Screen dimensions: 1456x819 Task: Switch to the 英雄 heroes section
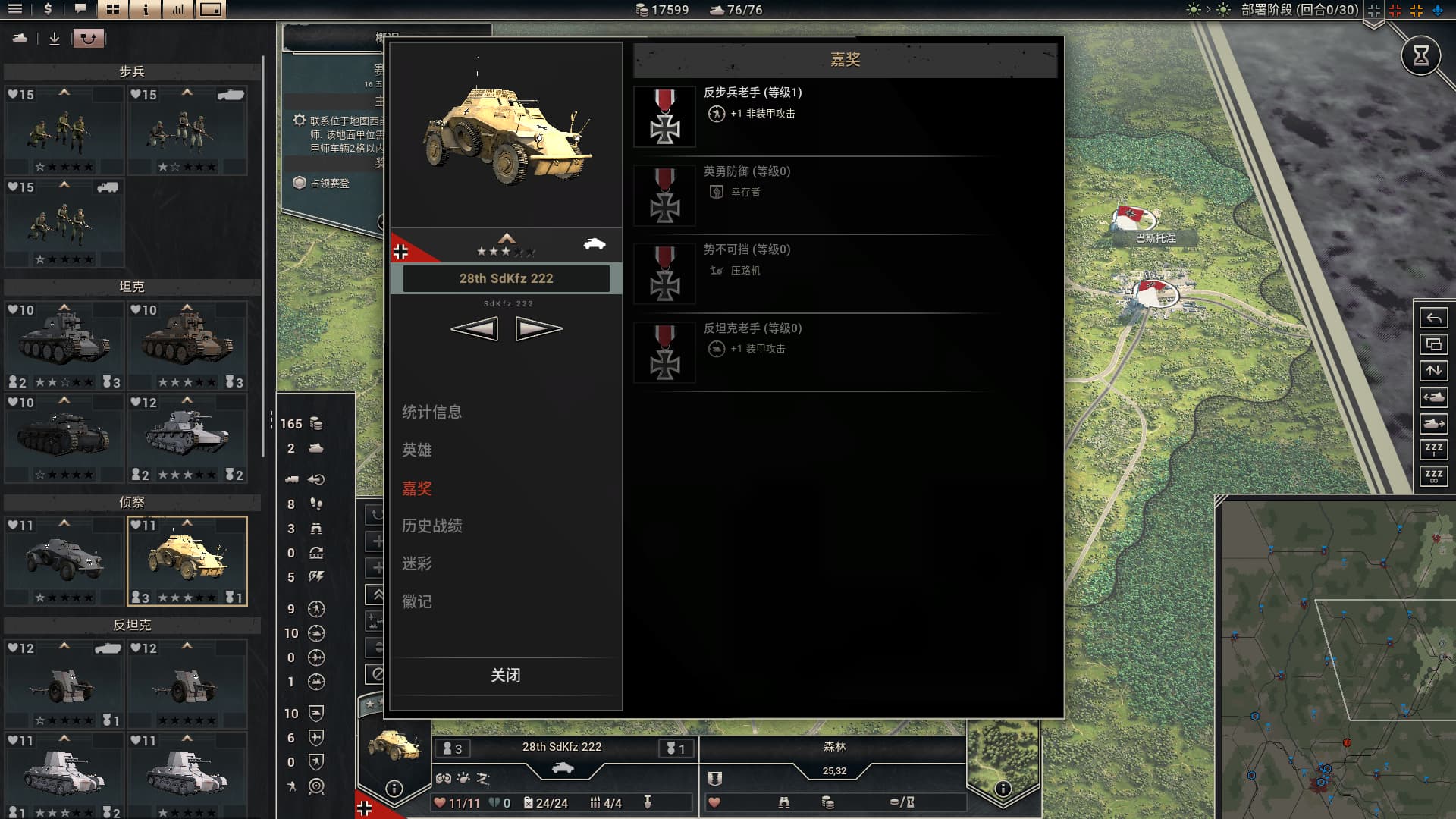(x=417, y=450)
